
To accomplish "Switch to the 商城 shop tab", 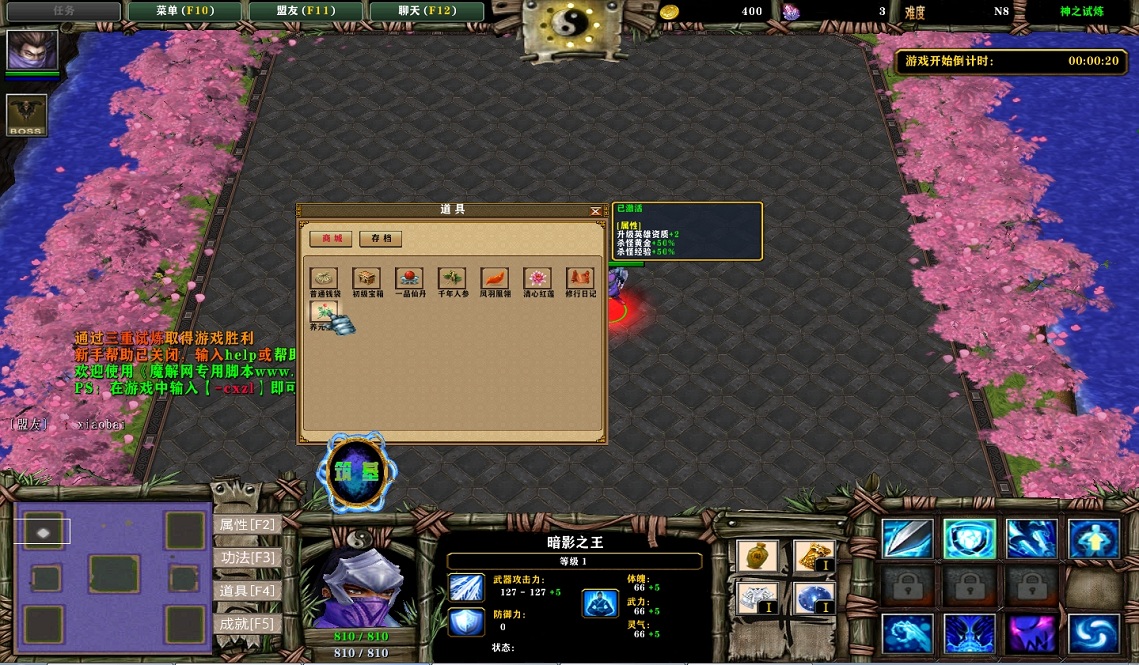I will pyautogui.click(x=331, y=239).
